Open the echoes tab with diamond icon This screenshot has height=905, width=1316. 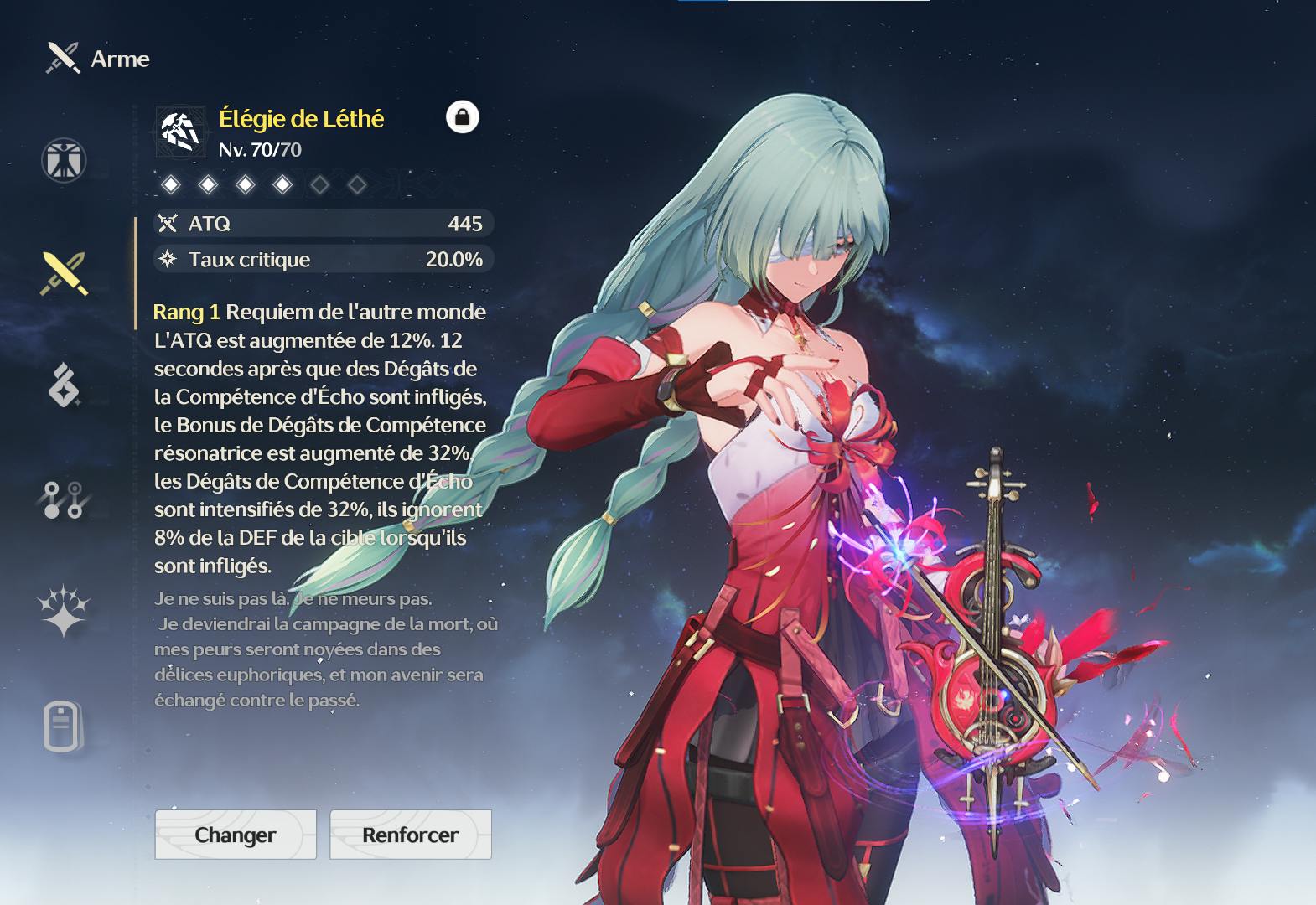[x=64, y=386]
